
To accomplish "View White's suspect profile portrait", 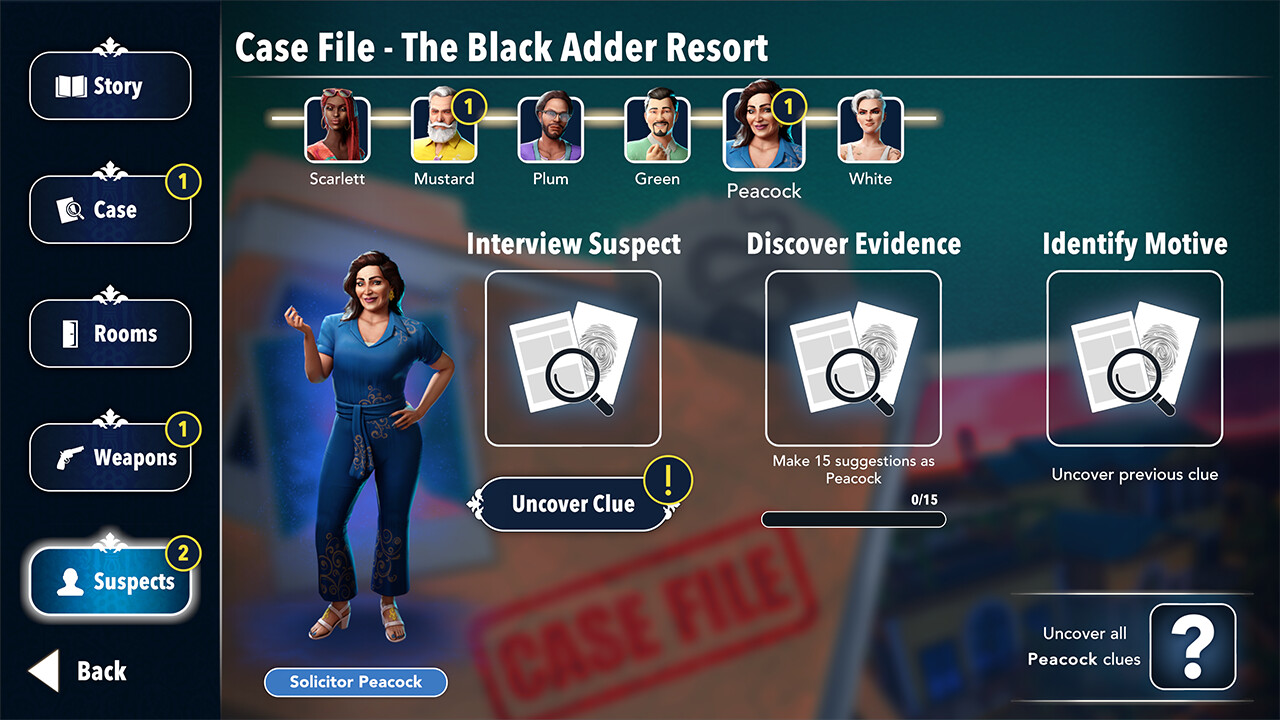I will point(869,130).
